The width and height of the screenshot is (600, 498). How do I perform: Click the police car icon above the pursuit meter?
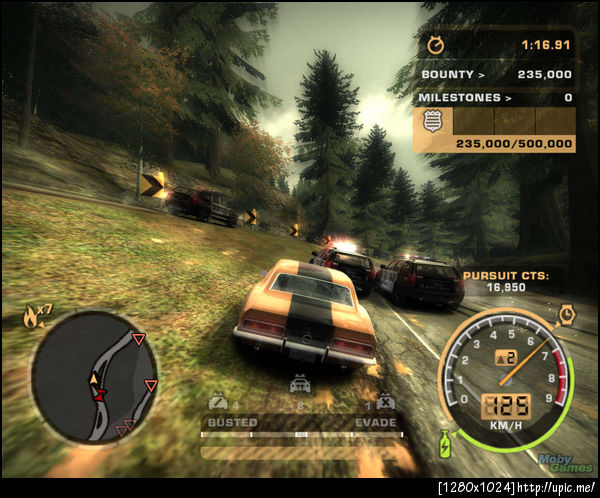[299, 384]
